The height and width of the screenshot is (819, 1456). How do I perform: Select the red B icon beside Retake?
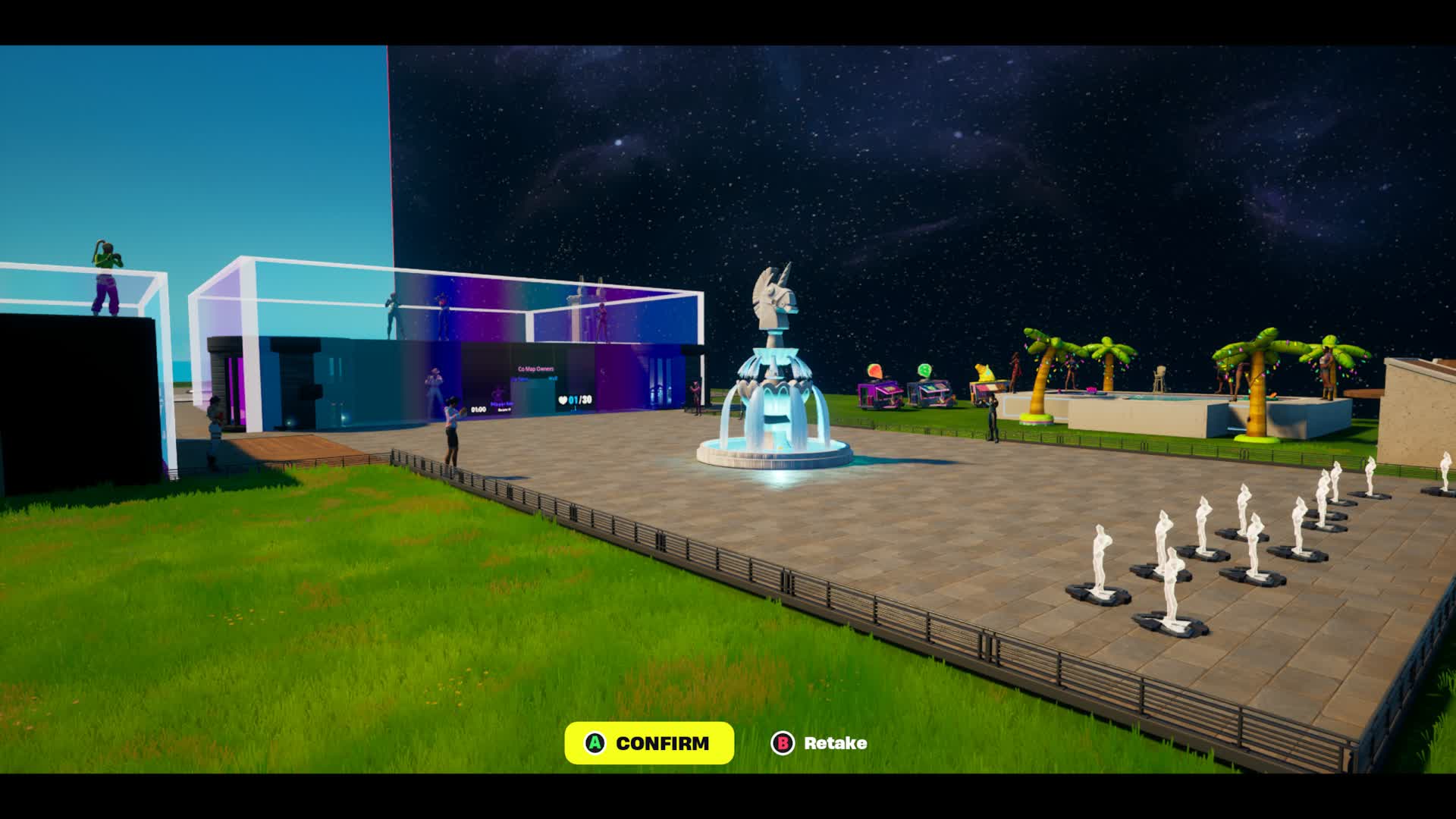782,744
